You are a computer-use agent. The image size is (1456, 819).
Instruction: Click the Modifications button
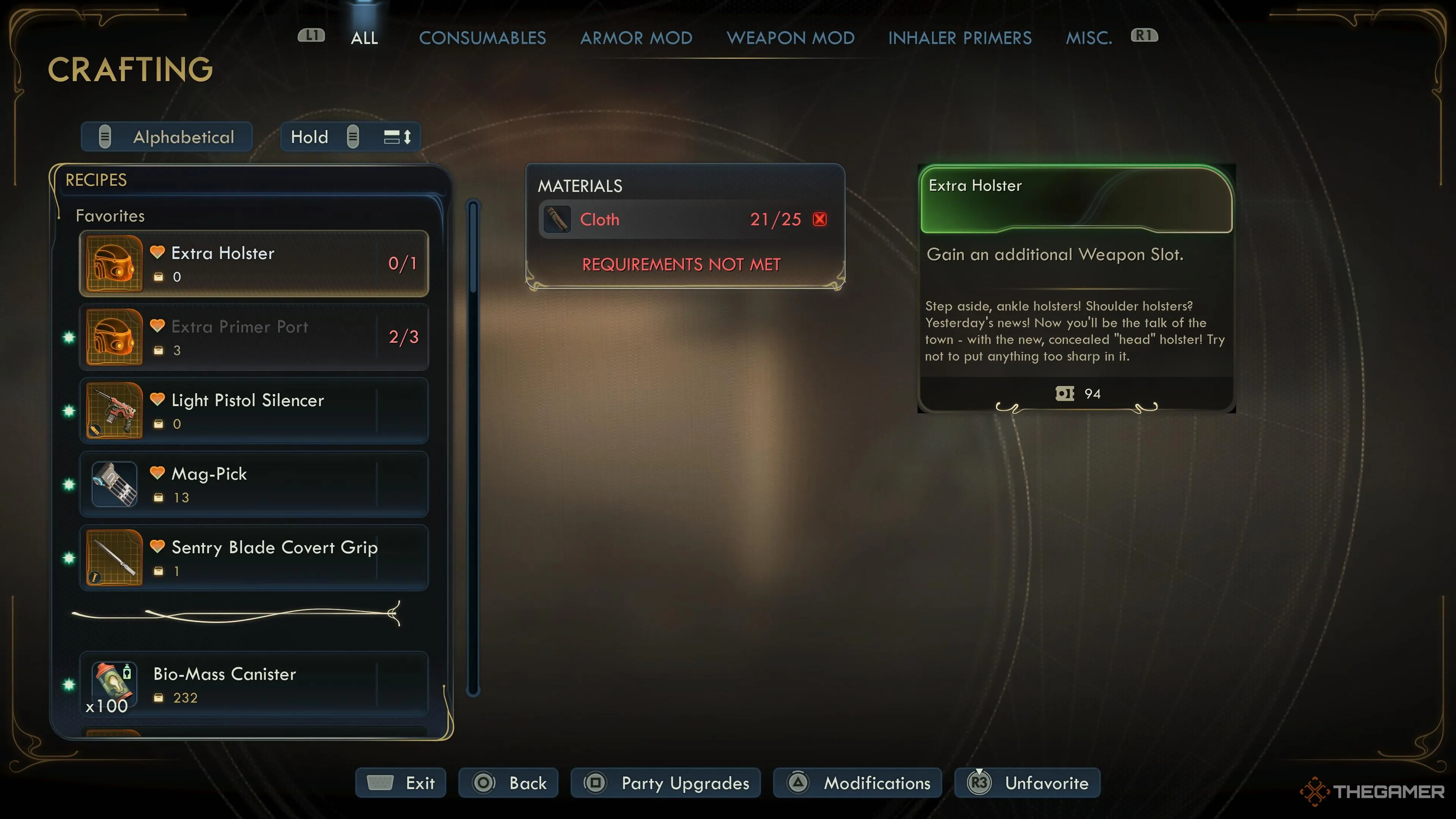(857, 783)
